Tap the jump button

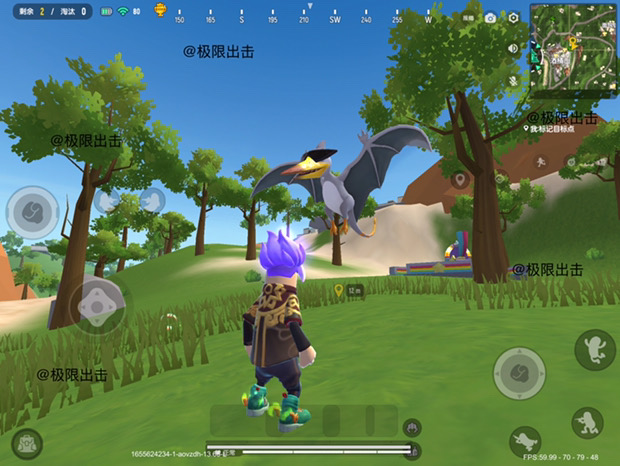pyautogui.click(x=594, y=349)
